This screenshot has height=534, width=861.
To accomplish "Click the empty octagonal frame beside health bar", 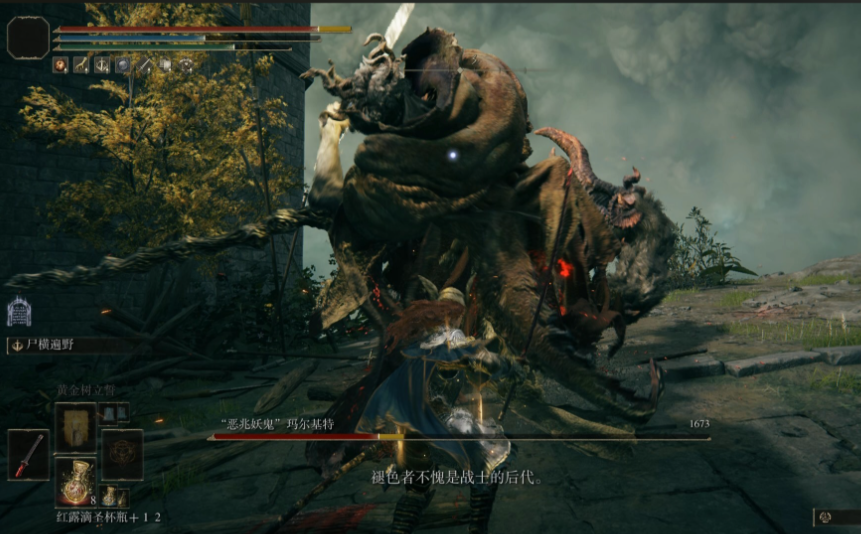I will click(x=28, y=38).
